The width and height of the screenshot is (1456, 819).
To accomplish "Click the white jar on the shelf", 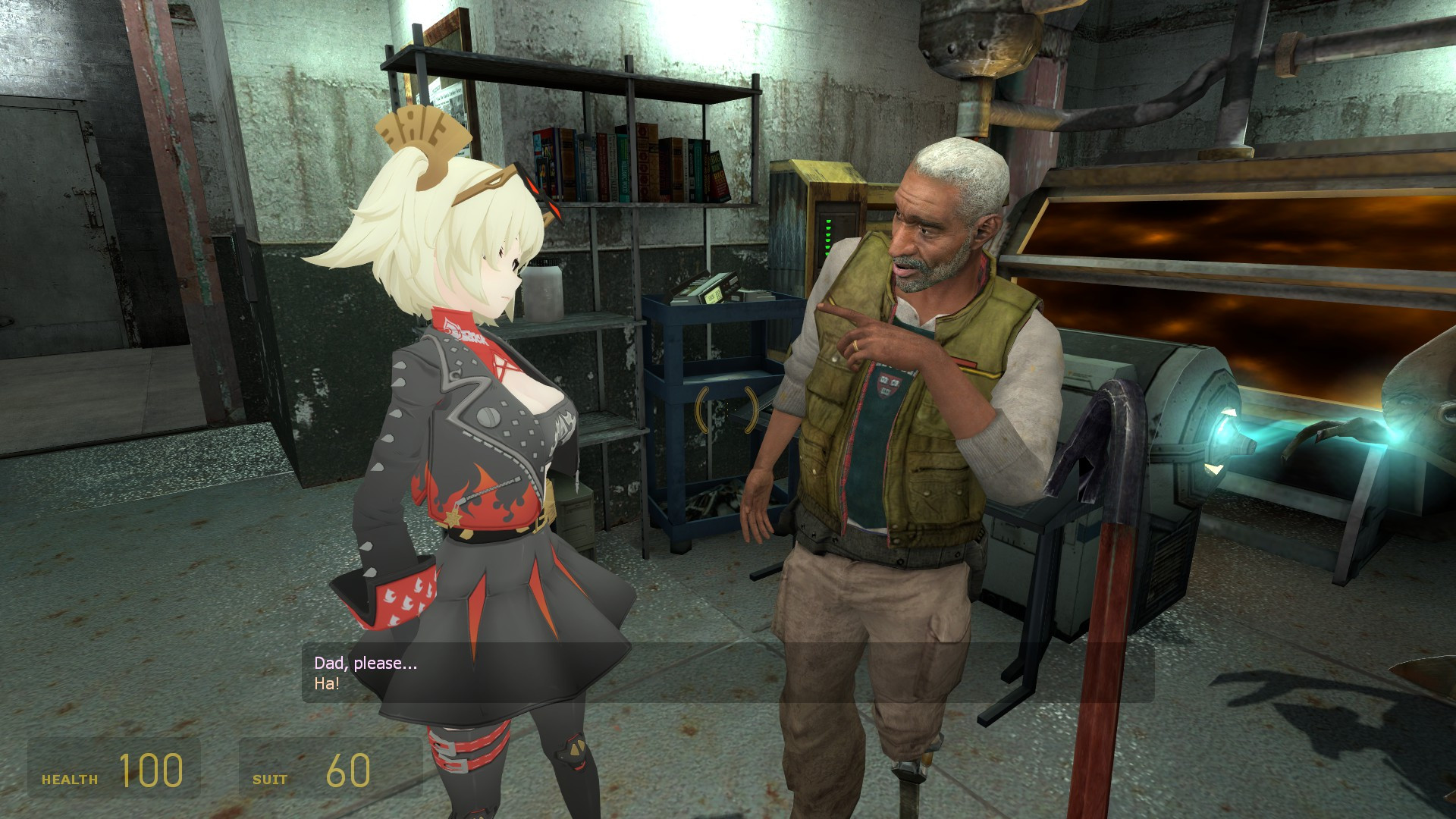I will 544,296.
